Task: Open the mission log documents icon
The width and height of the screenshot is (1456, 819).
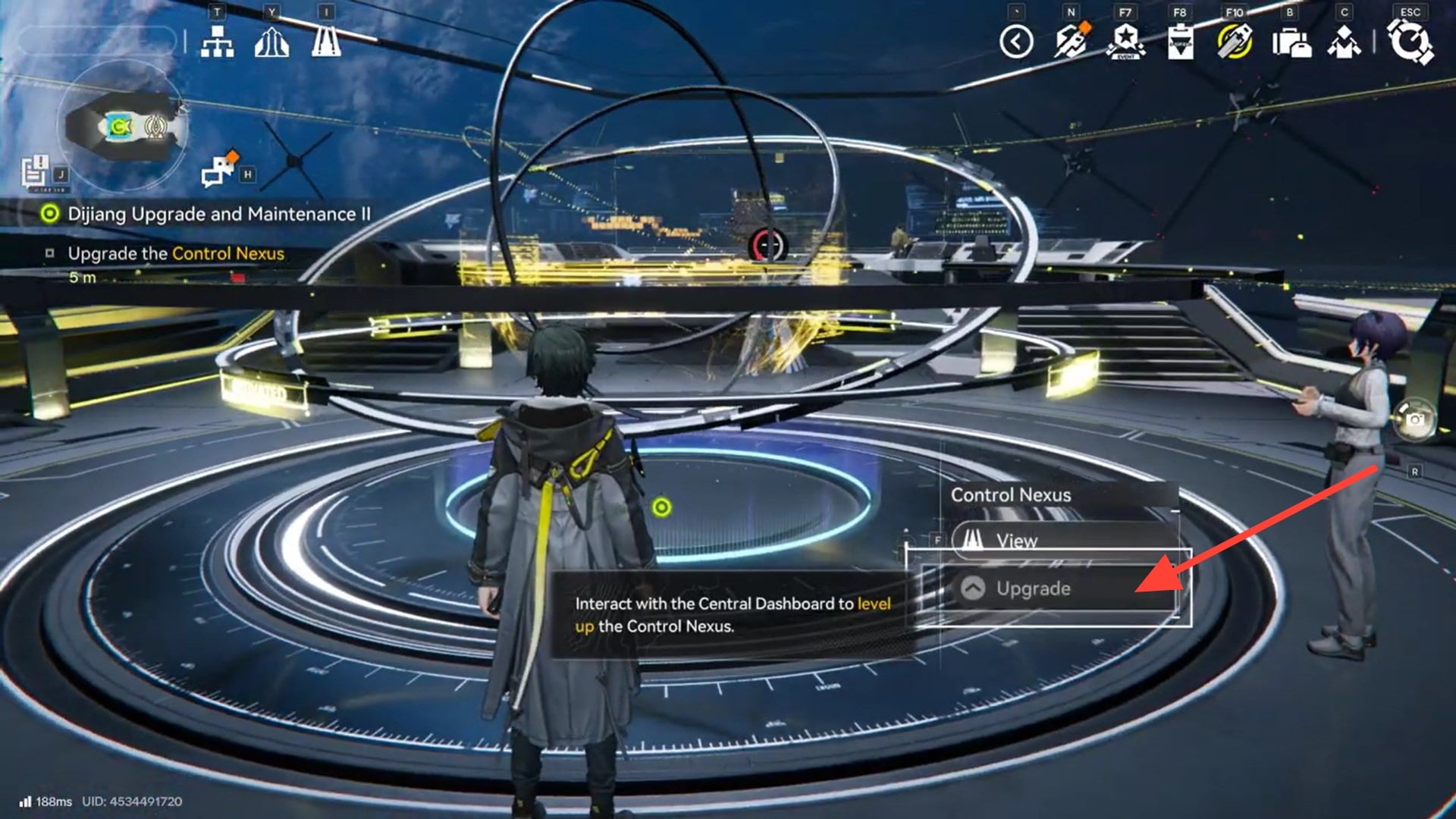Action: [35, 172]
